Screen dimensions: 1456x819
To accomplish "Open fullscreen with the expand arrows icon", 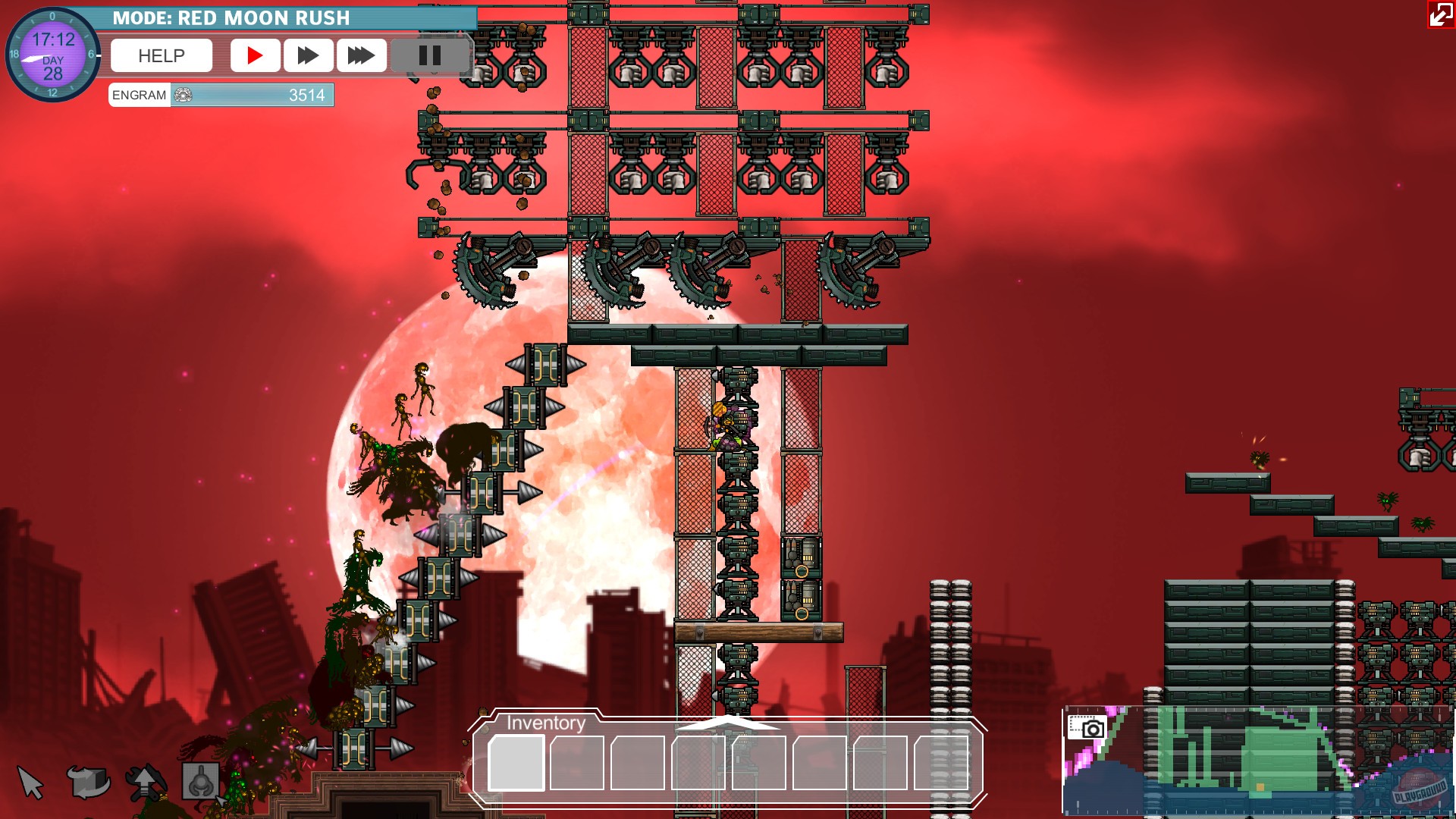I will pyautogui.click(x=1440, y=15).
